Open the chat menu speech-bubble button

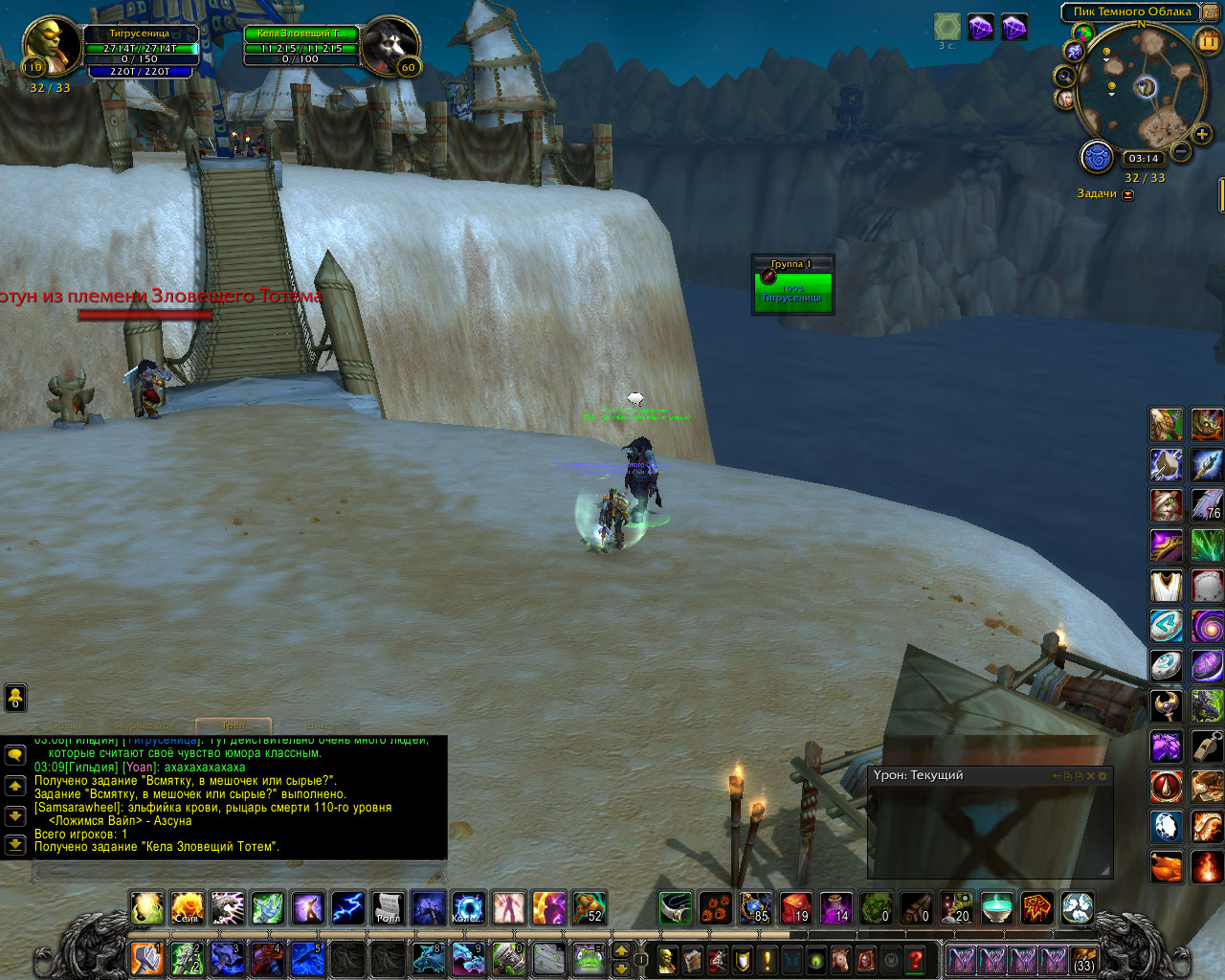tap(15, 755)
